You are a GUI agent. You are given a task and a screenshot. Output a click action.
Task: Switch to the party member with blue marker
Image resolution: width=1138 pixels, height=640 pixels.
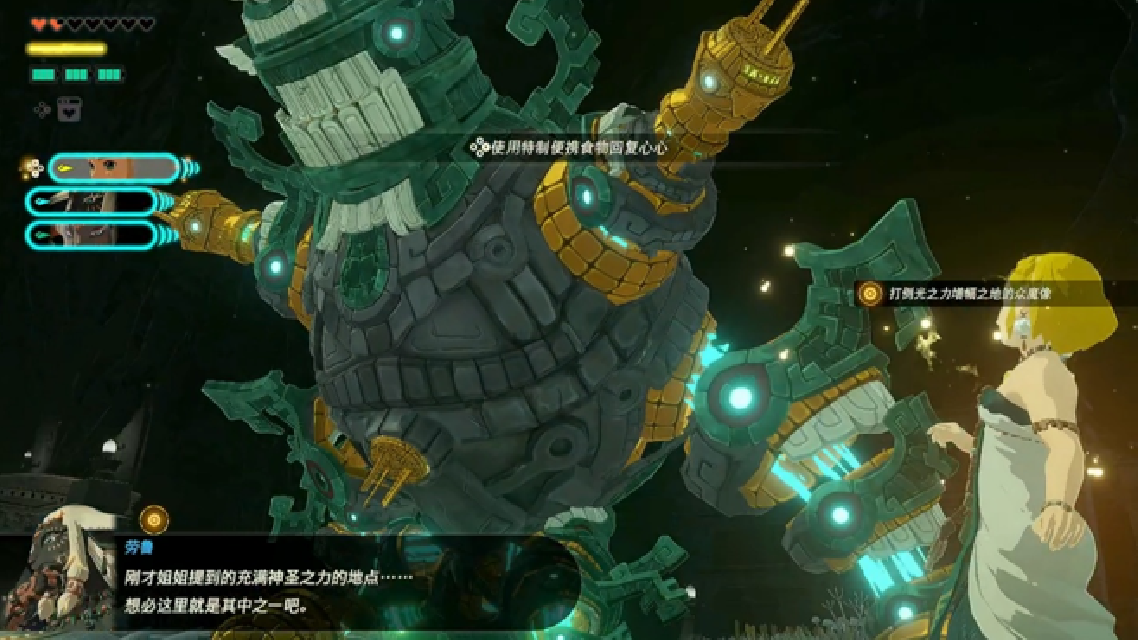[92, 203]
